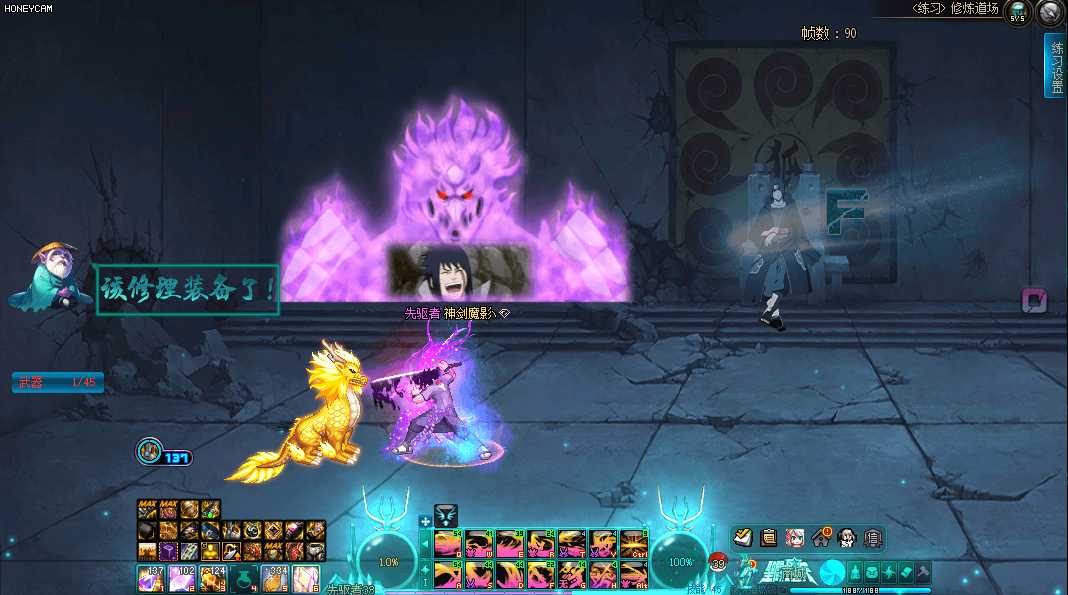Image resolution: width=1068 pixels, height=595 pixels.
Task: Open the clipboard scroll icon
Action: tap(769, 538)
